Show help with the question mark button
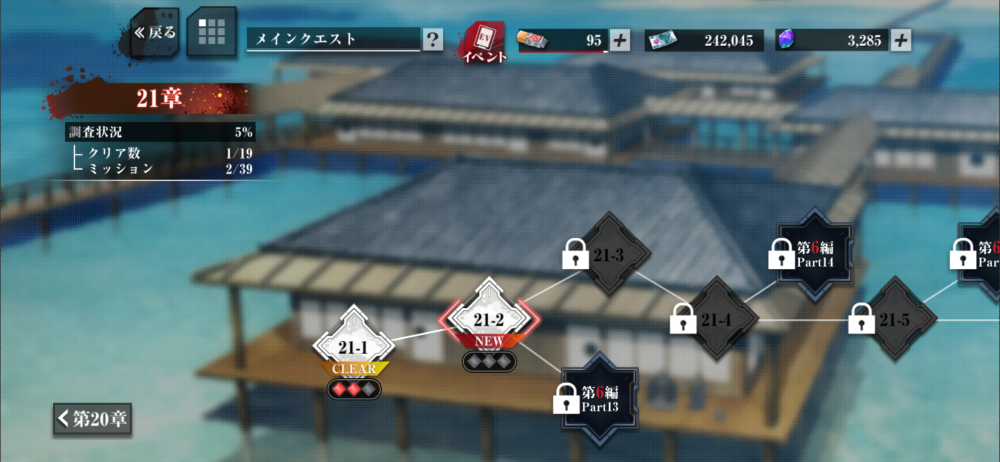Screen dimensions: 1000x462 coord(432,40)
